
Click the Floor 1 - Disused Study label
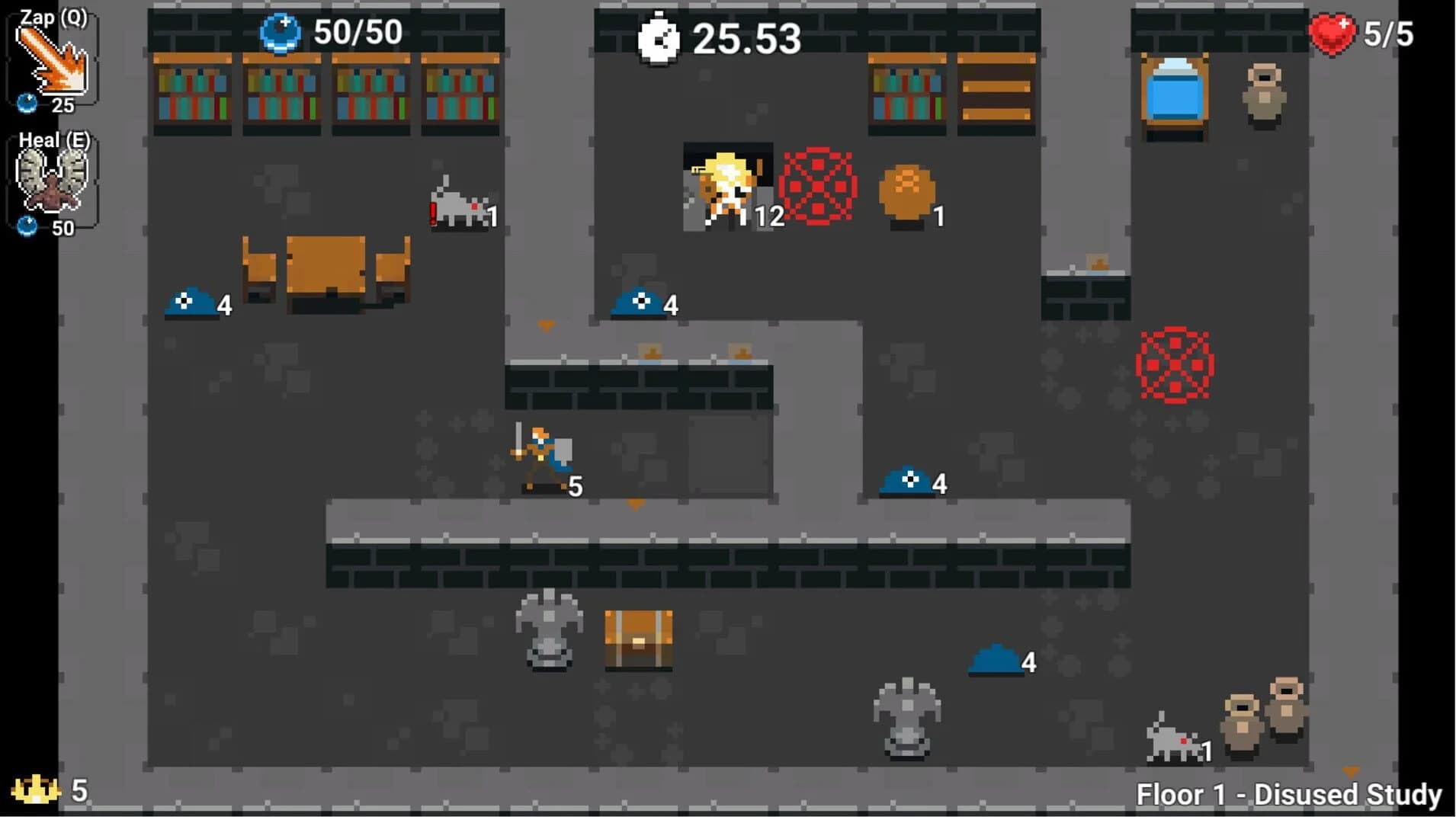[x=1292, y=794]
